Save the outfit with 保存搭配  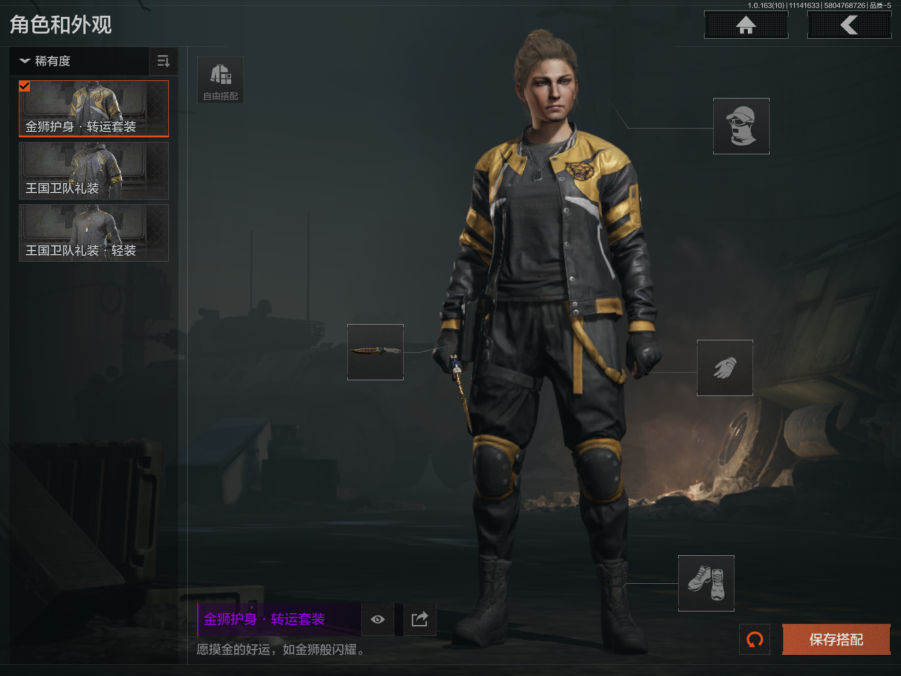tap(836, 640)
